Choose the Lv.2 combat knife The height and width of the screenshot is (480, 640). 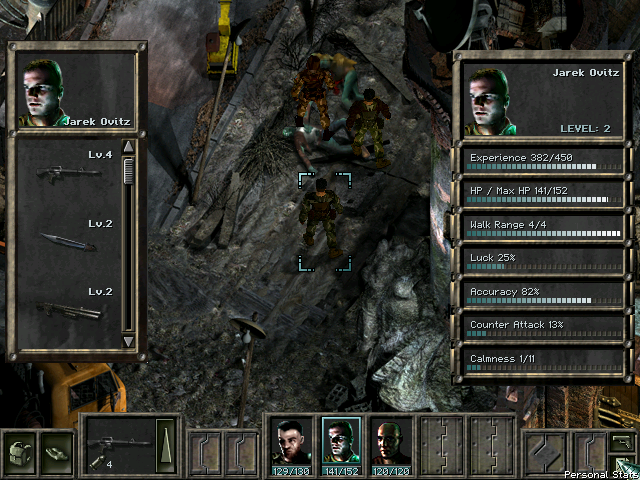pos(64,240)
